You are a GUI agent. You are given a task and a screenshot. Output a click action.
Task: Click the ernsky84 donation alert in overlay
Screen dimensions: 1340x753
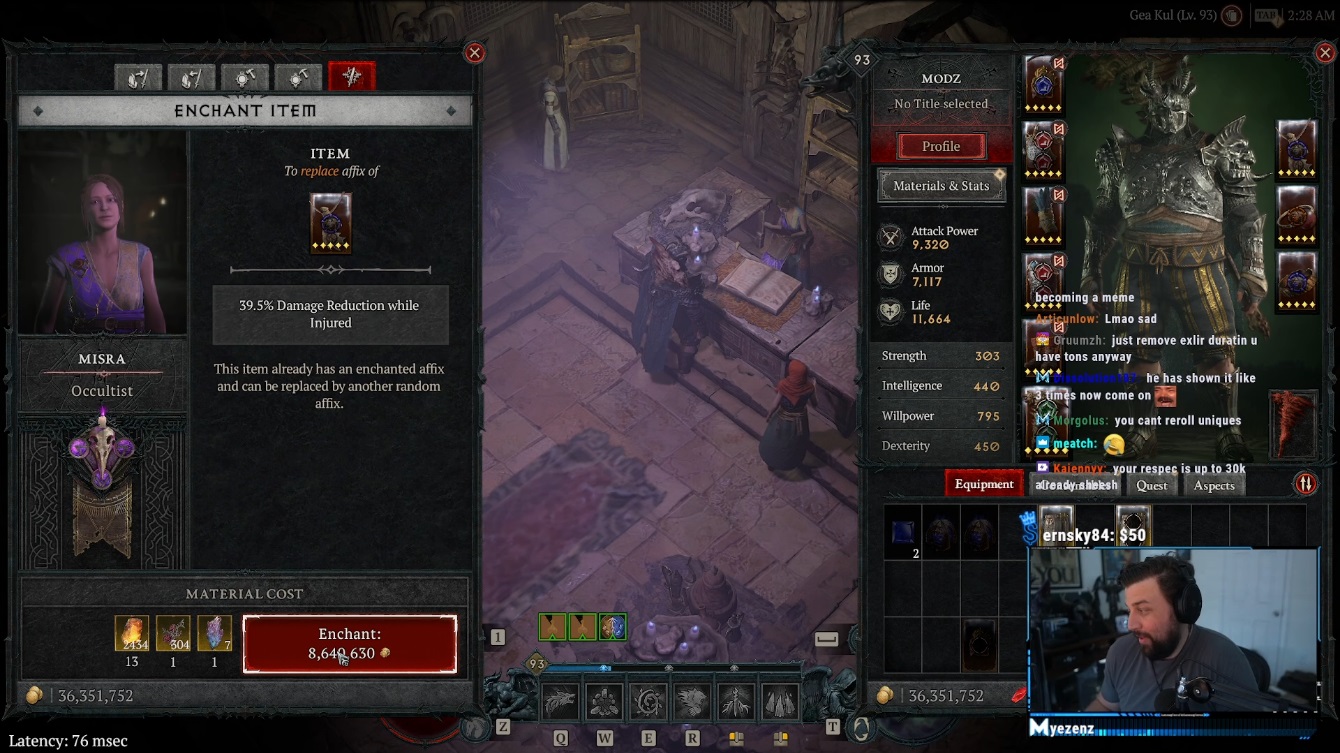(x=1095, y=536)
